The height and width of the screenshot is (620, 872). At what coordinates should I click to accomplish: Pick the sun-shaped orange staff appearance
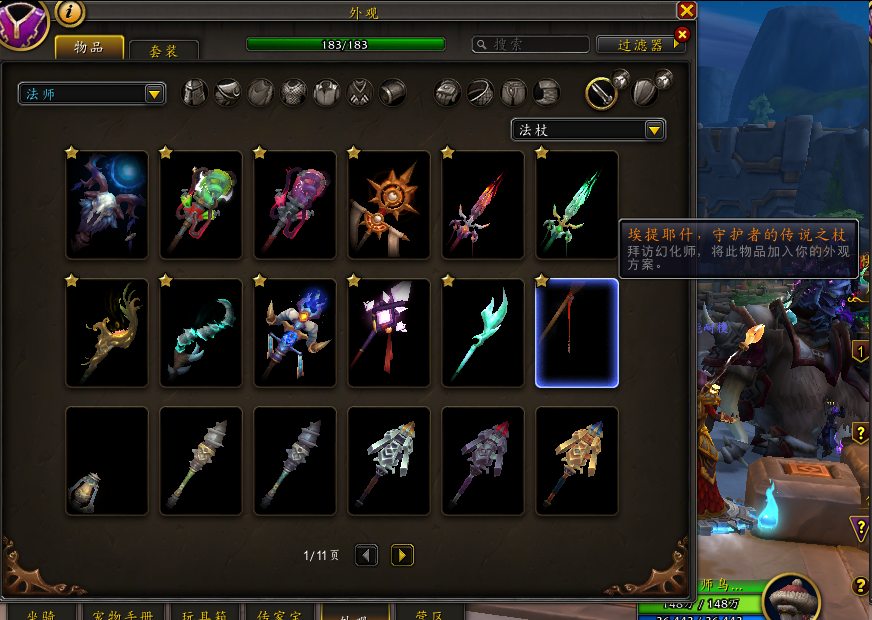click(389, 205)
